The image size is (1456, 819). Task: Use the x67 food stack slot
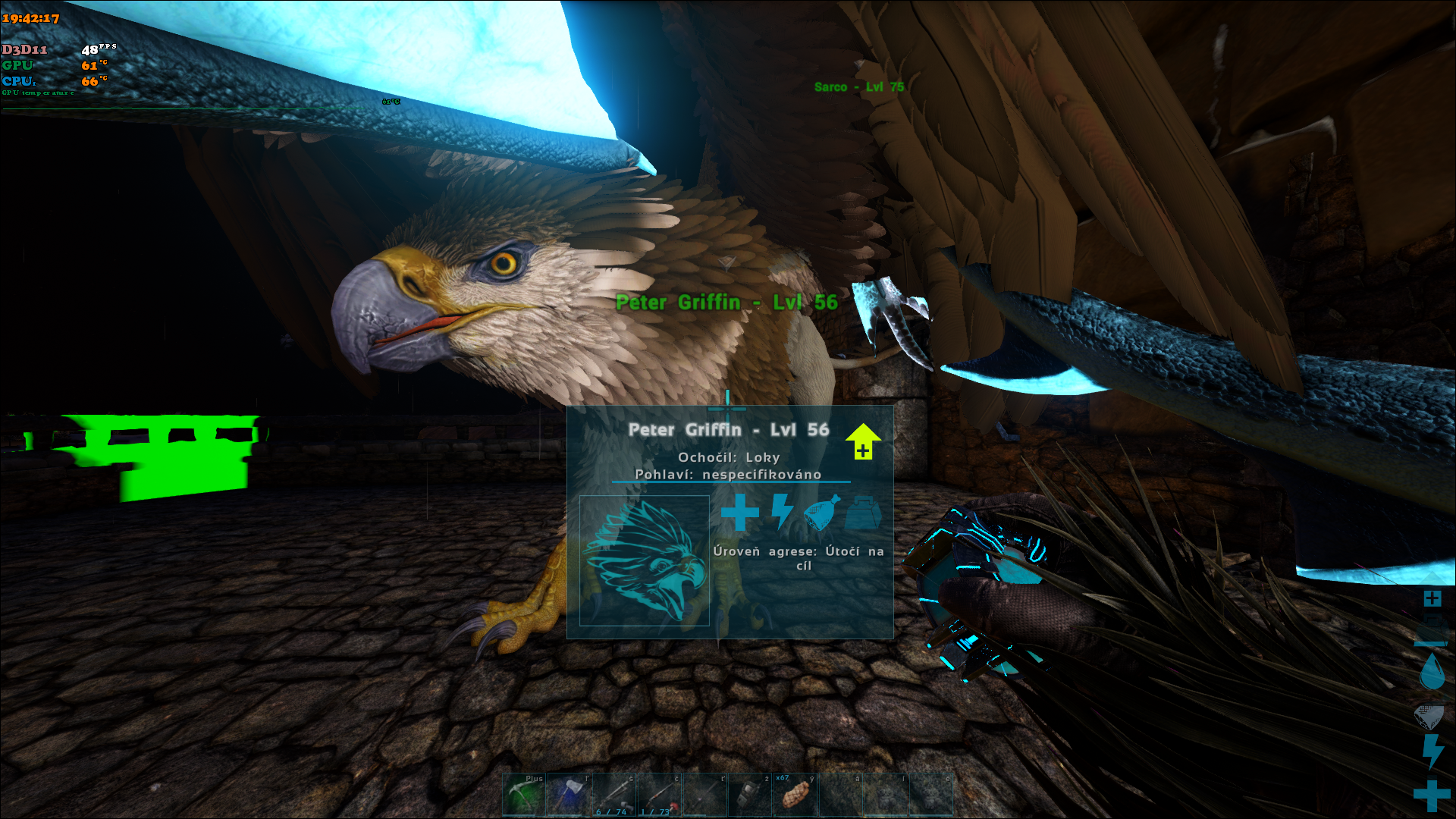tap(795, 795)
